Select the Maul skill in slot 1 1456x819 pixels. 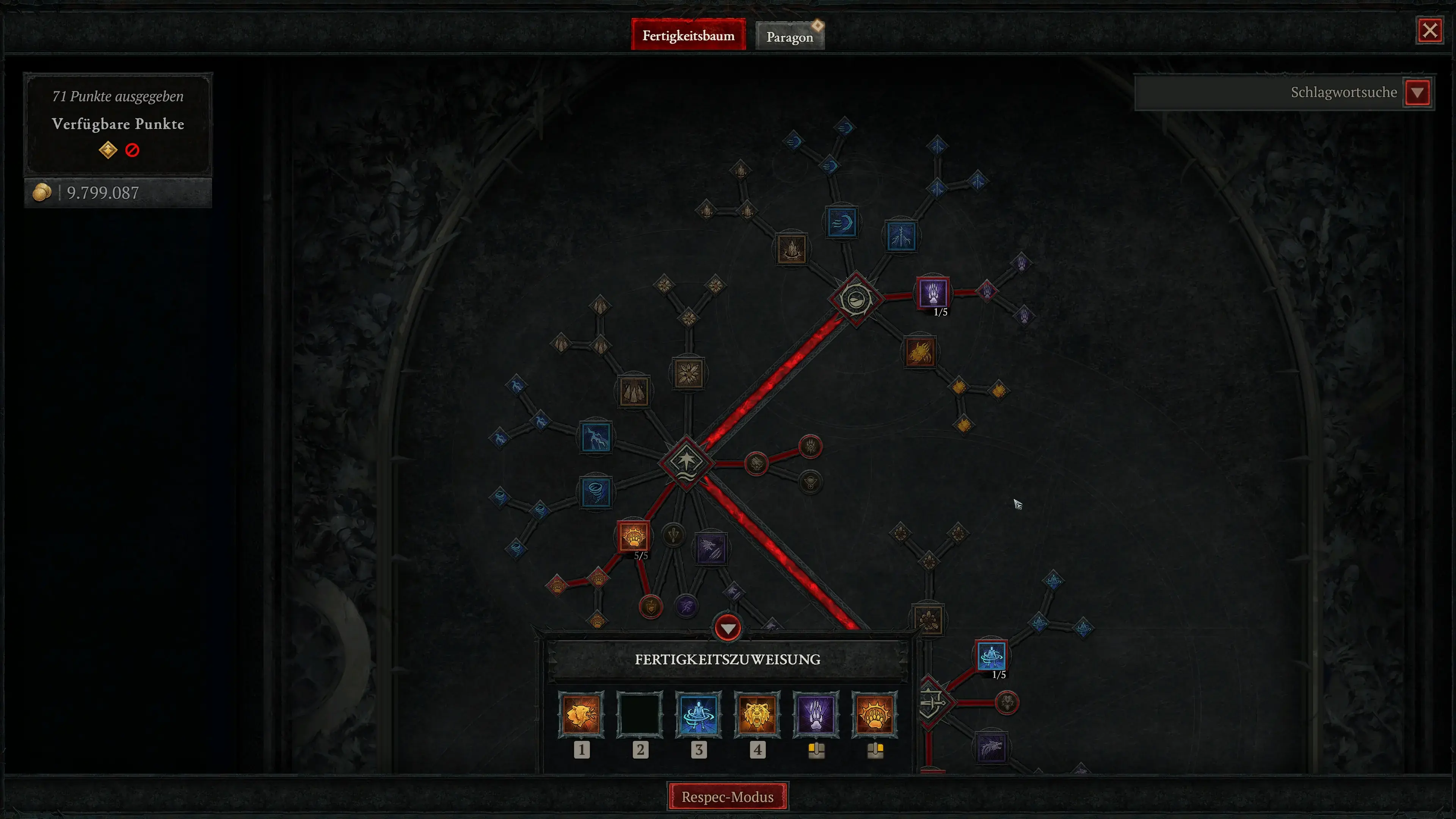582,715
